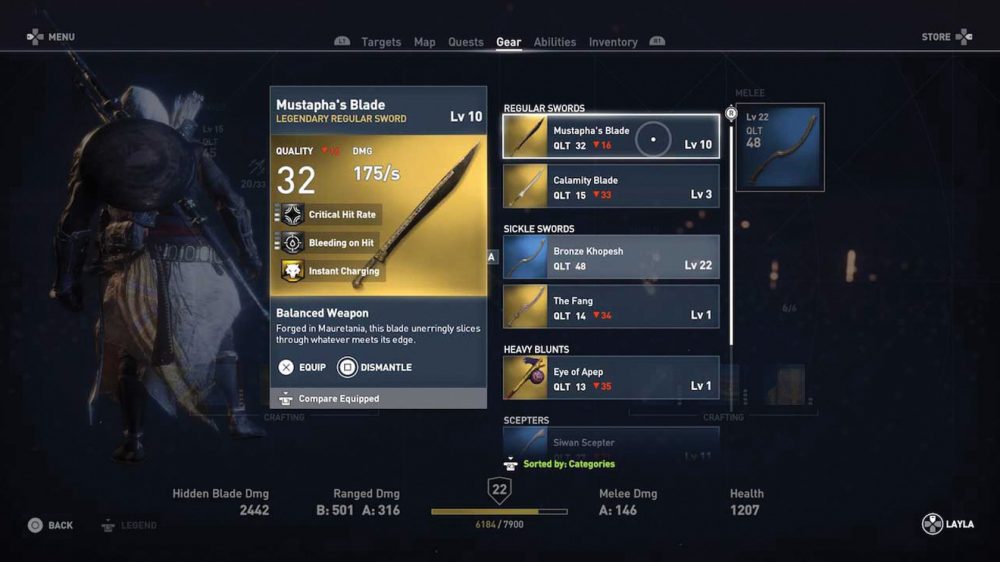Dismantle Mustapha's Blade
This screenshot has height=562, width=1000.
tap(375, 367)
